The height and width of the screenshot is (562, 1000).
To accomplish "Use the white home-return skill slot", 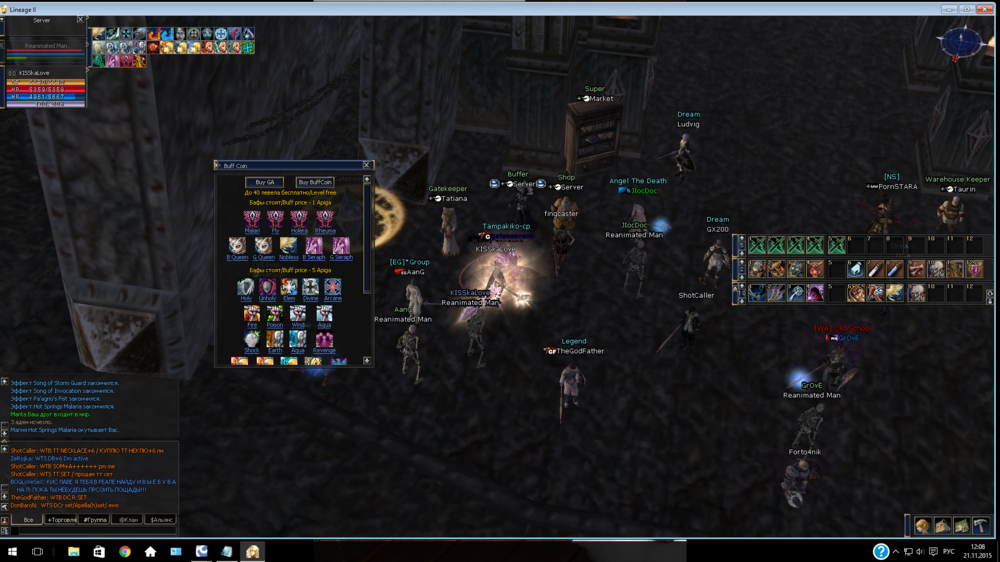I will pos(856,269).
